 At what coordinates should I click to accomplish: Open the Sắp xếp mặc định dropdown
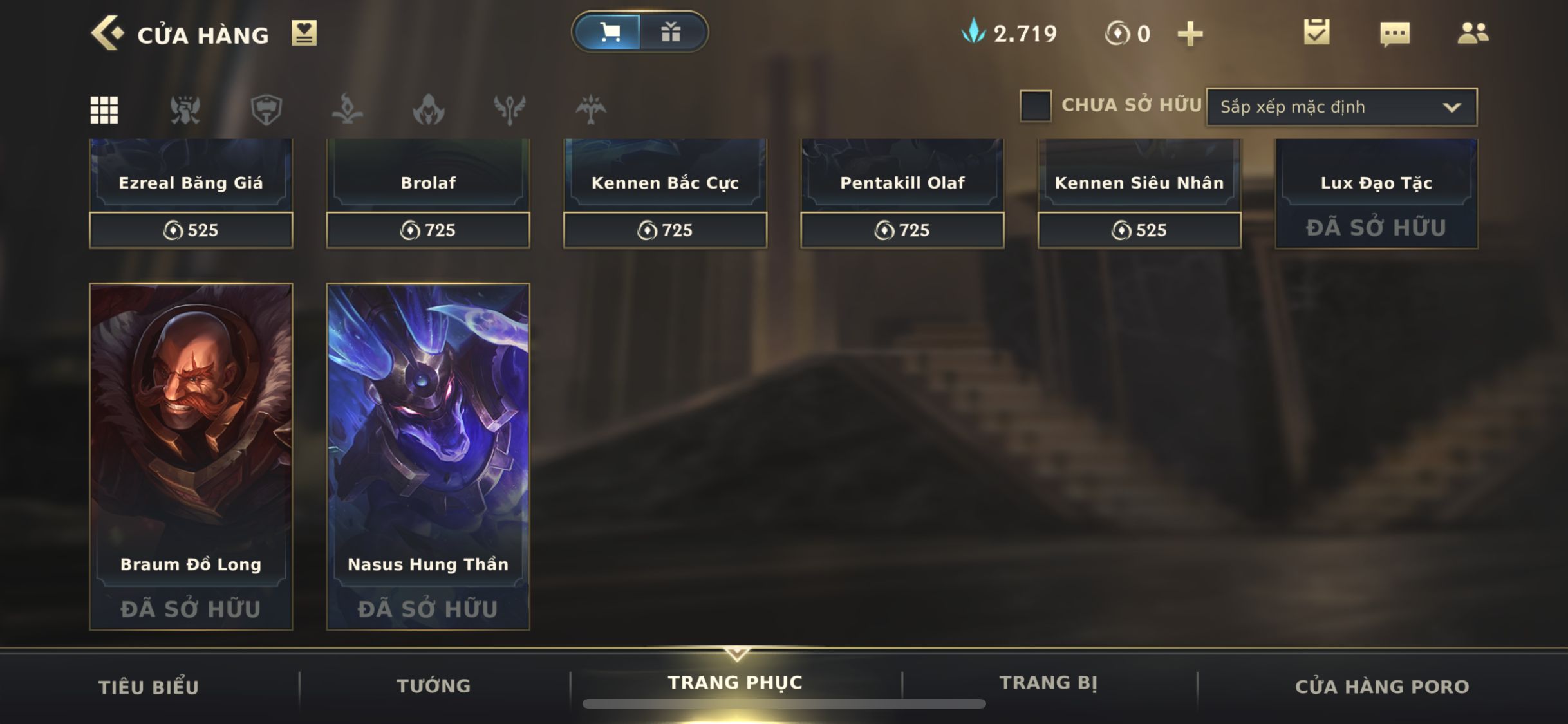pyautogui.click(x=1341, y=107)
